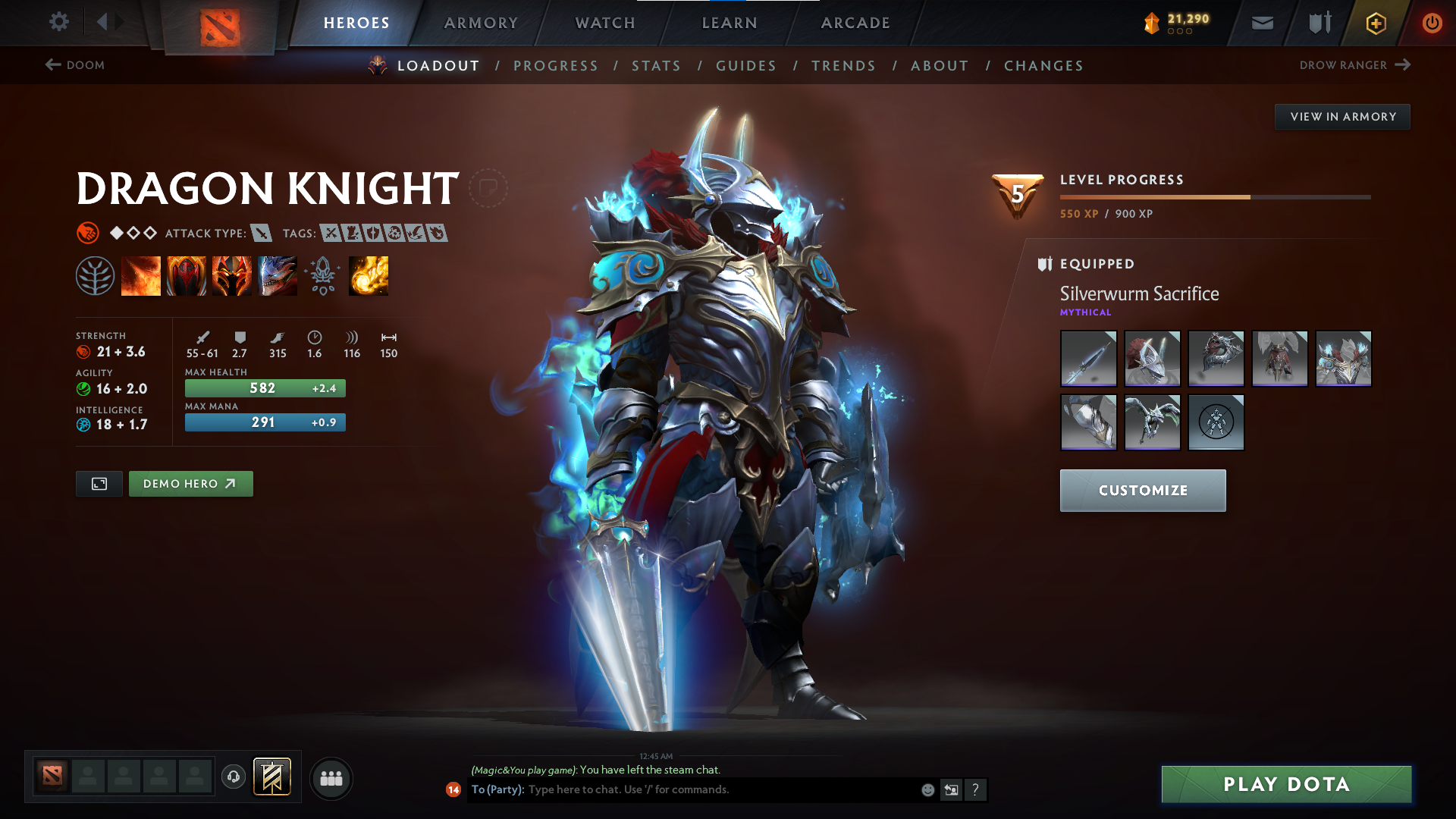Screen dimensions: 1456x819
Task: Click the friends list icon
Action: [331, 777]
